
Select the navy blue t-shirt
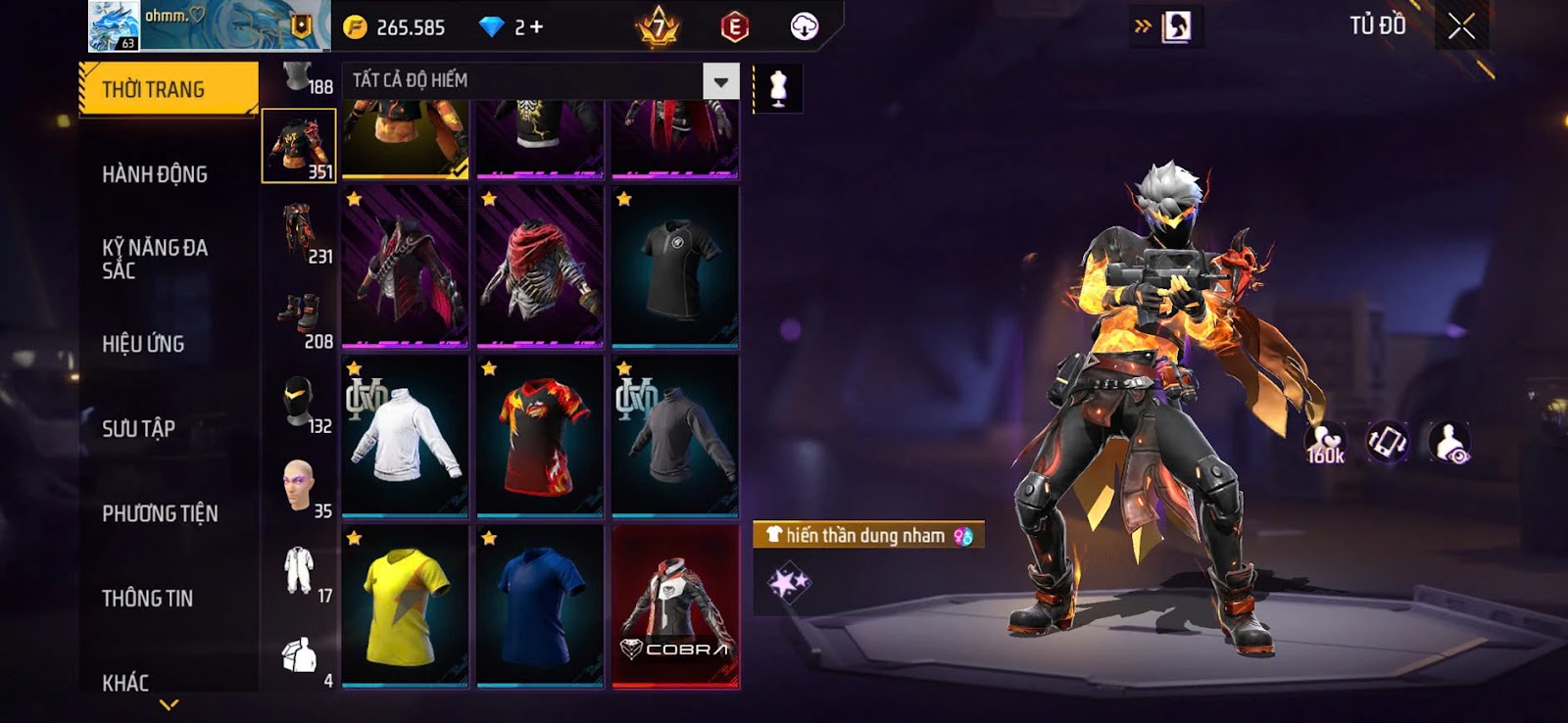(x=540, y=606)
